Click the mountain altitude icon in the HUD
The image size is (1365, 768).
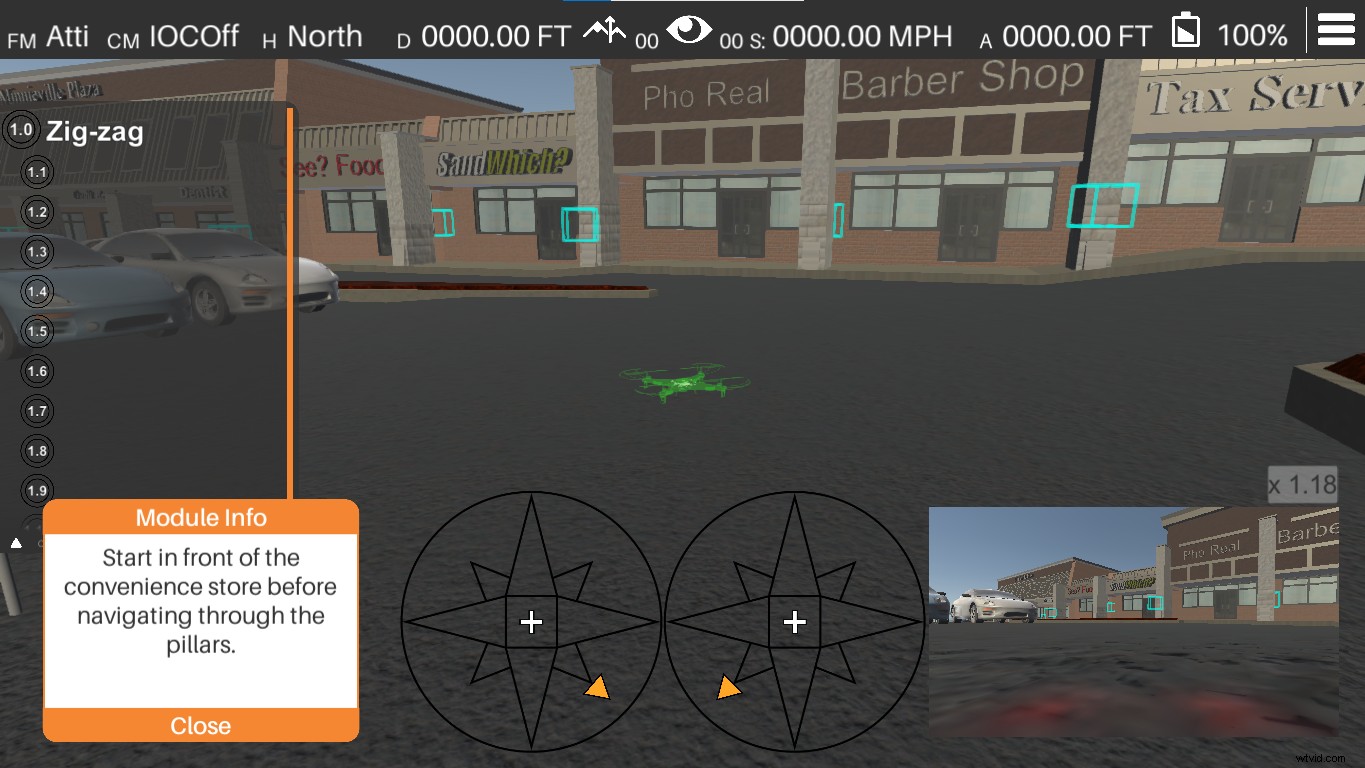tap(603, 30)
